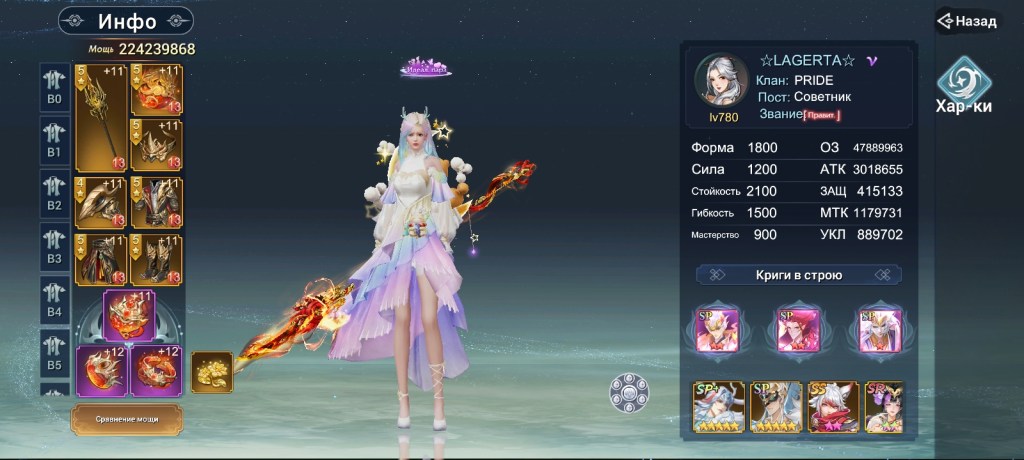Viewport: 1024px width, 460px height.
Task: Open the B3 outfit tab
Action: click(x=54, y=247)
